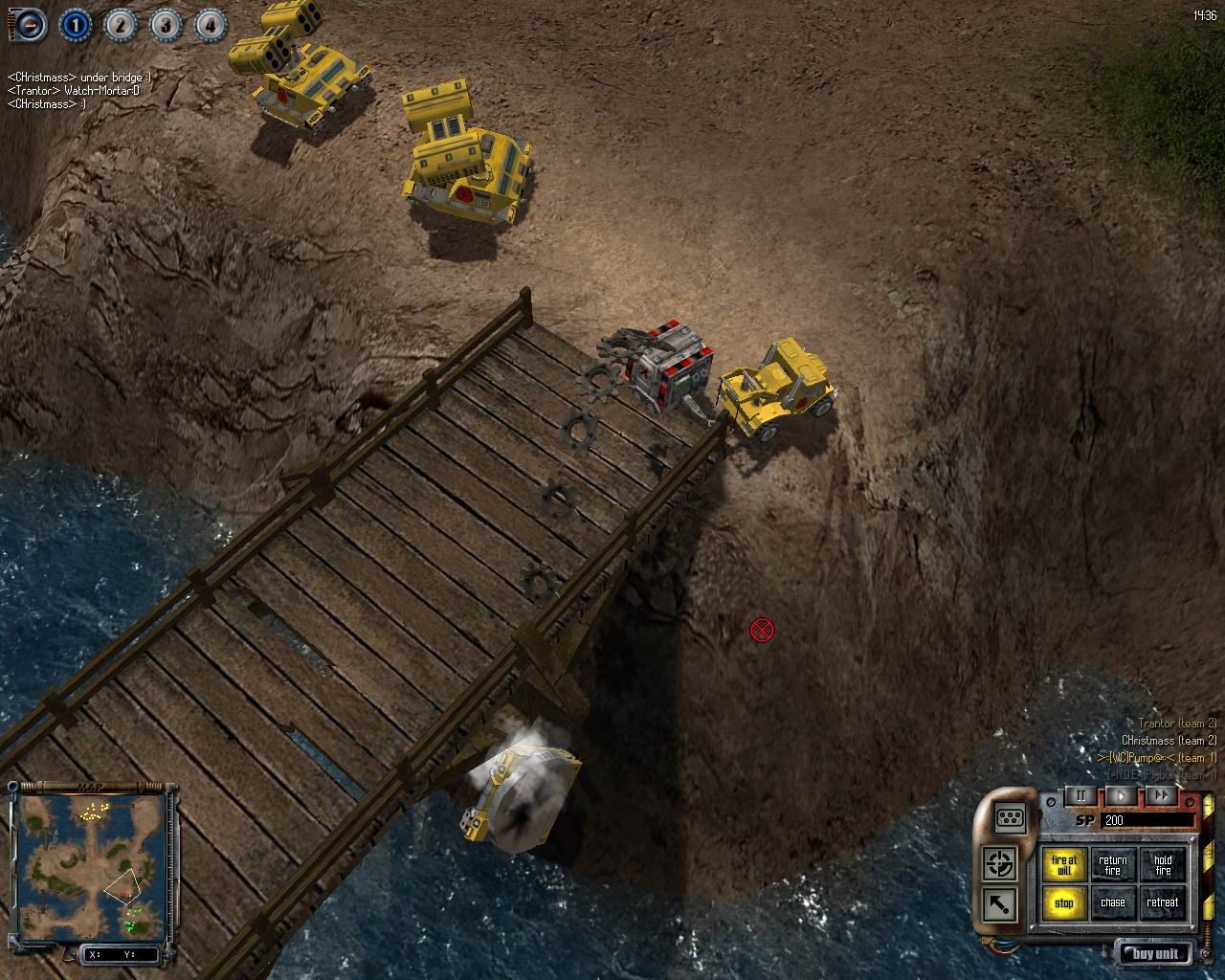Switch units to hold fire
Viewport: 1225px width, 980px height.
pos(1163,865)
